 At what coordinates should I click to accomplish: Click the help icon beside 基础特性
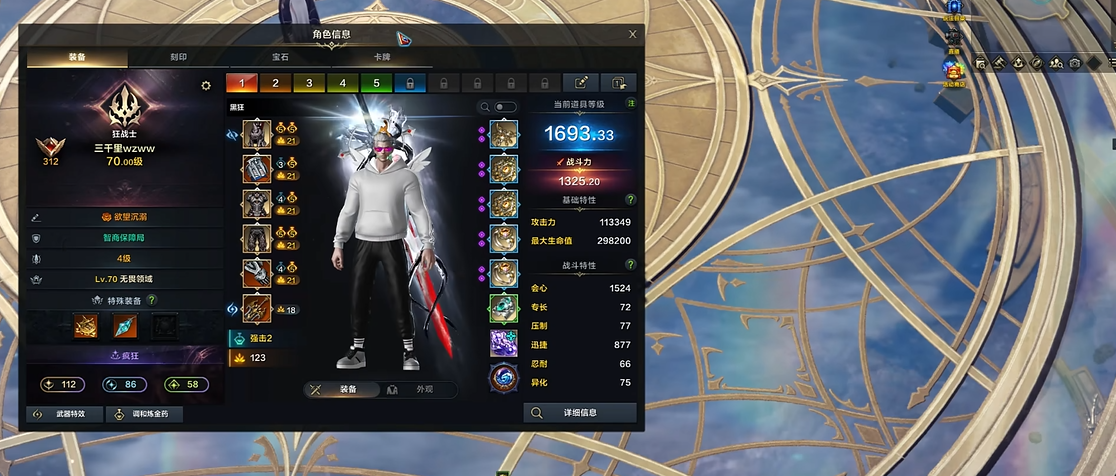point(630,200)
